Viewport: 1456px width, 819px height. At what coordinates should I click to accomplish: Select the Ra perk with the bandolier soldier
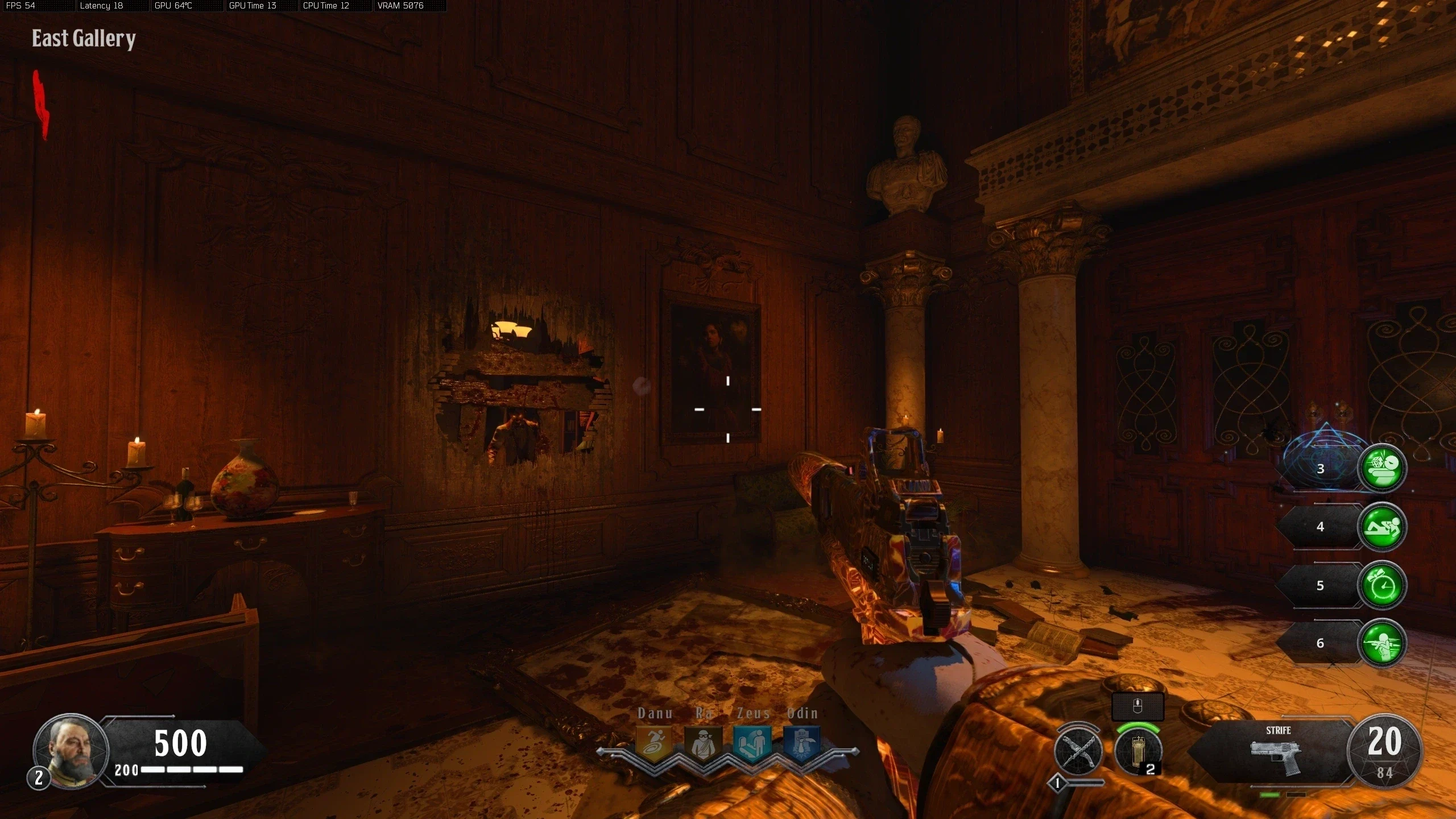[704, 743]
